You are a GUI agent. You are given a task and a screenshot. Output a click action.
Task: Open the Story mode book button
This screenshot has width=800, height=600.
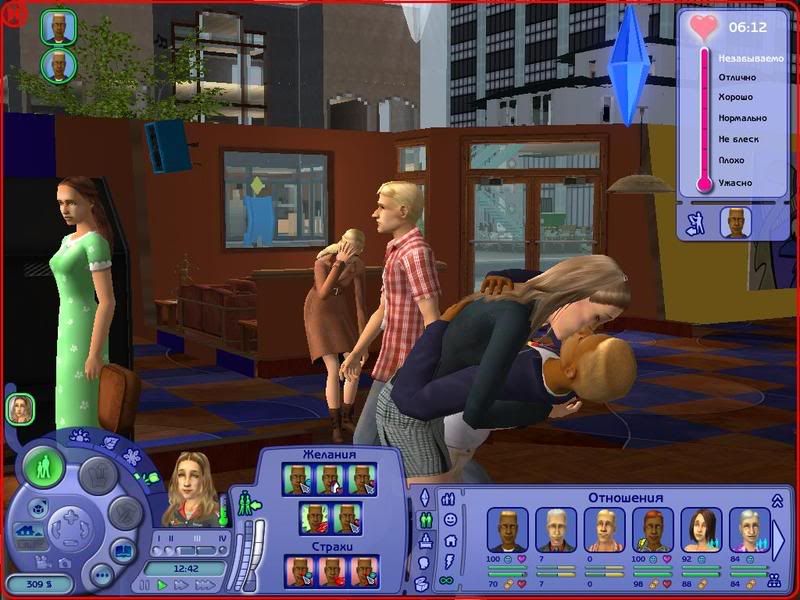[124, 552]
